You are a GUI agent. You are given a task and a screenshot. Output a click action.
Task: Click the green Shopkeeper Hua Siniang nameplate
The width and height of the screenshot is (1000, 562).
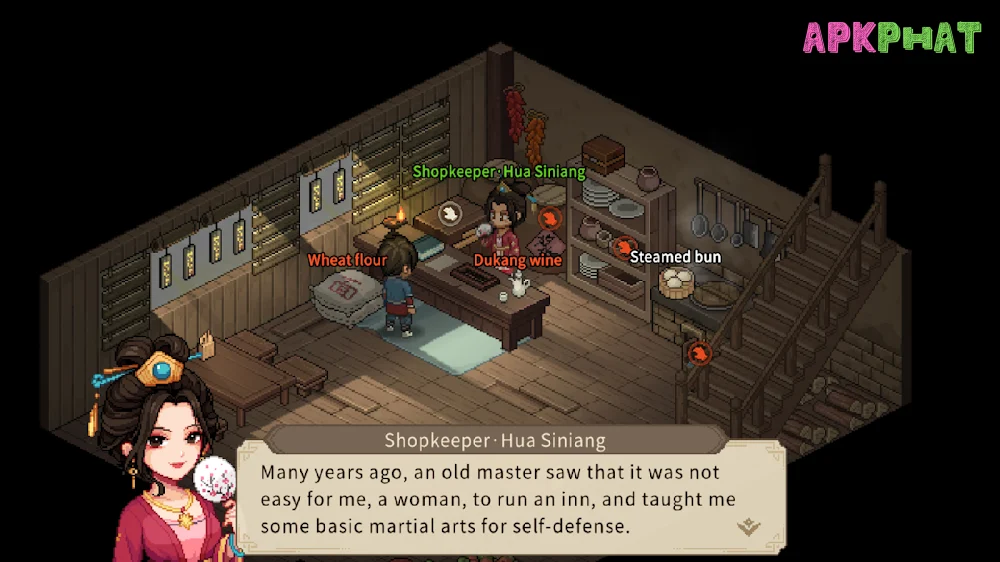click(x=499, y=172)
